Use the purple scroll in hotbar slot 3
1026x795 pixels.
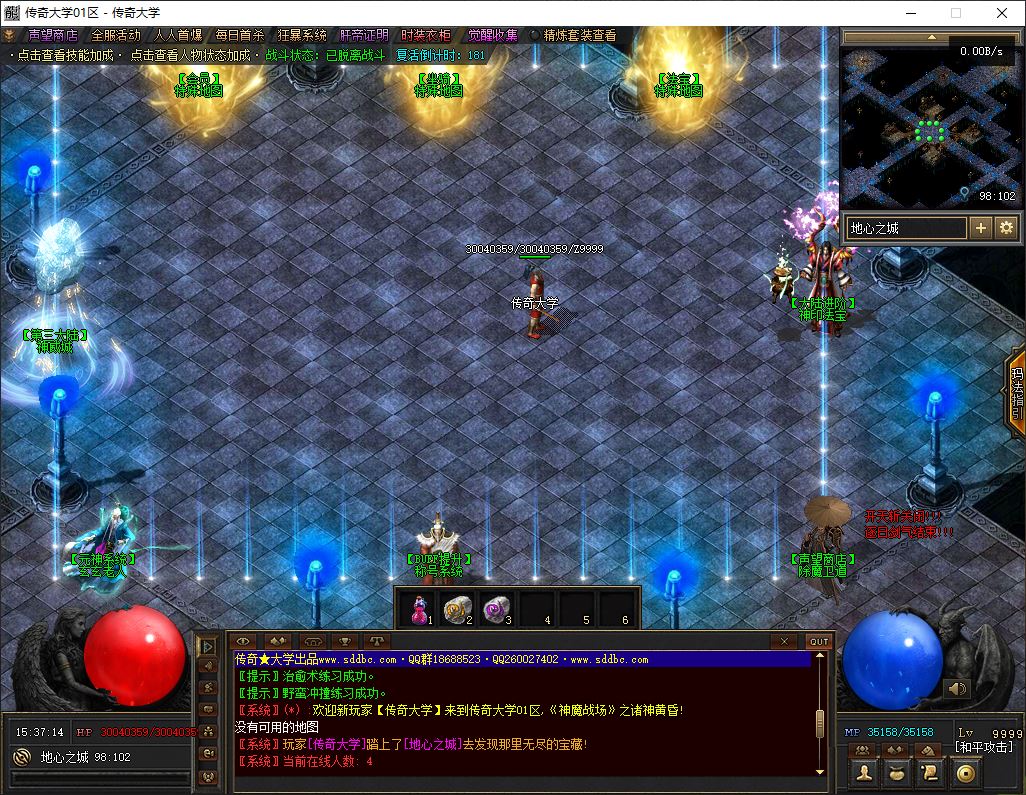(497, 608)
